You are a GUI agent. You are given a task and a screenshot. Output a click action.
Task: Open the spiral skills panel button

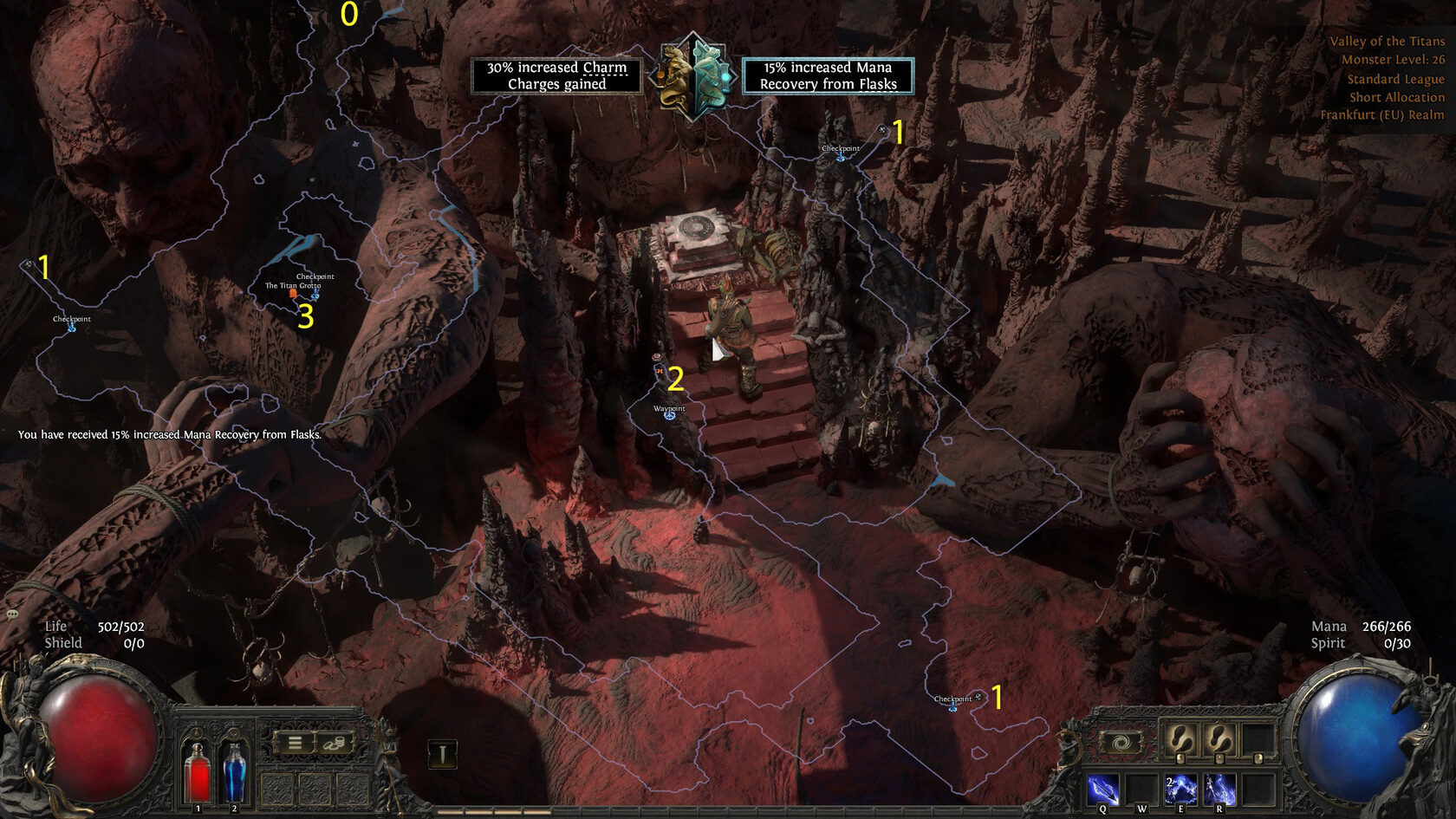click(1120, 743)
